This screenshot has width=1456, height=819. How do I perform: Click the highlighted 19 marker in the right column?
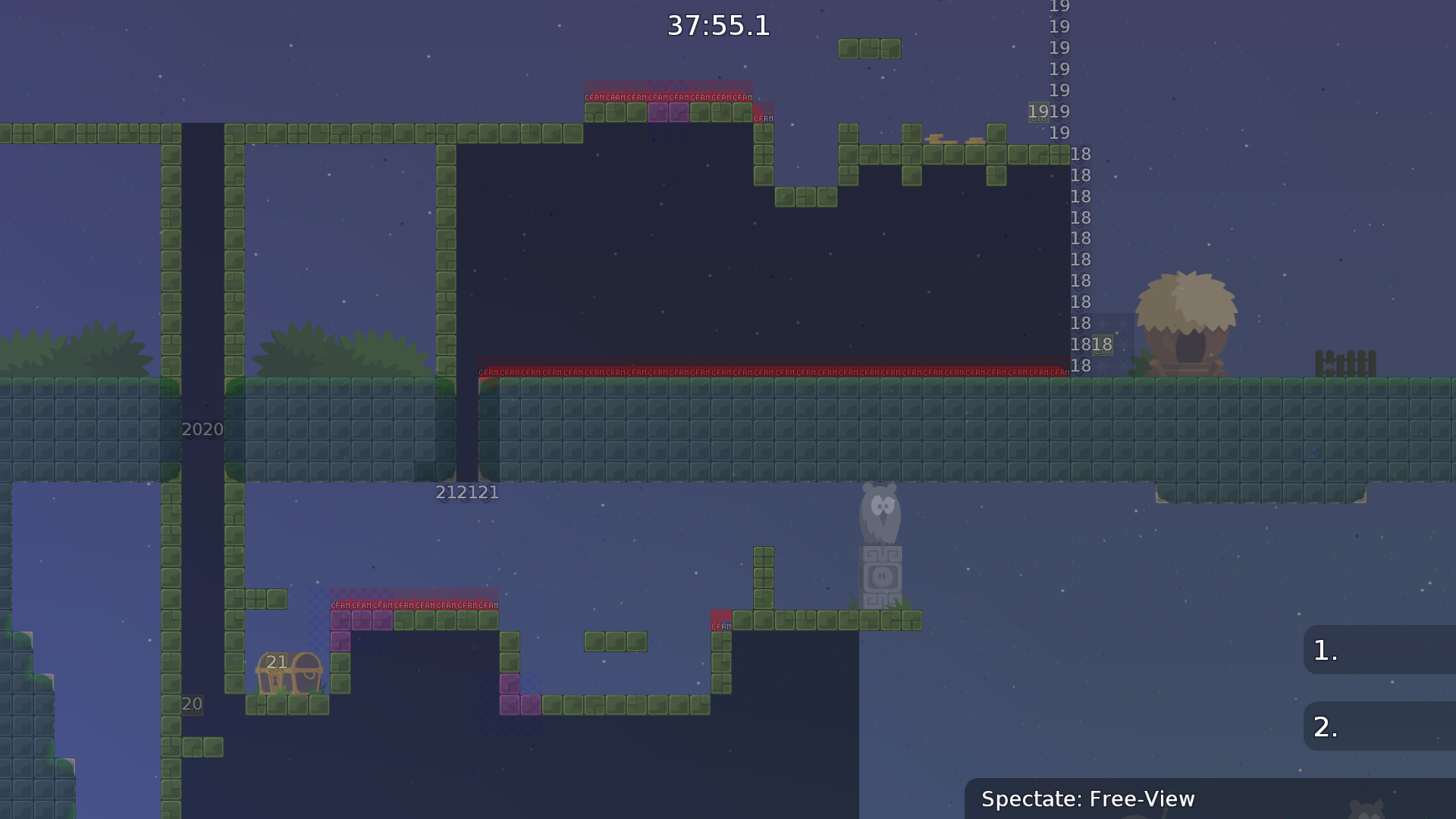(1038, 111)
